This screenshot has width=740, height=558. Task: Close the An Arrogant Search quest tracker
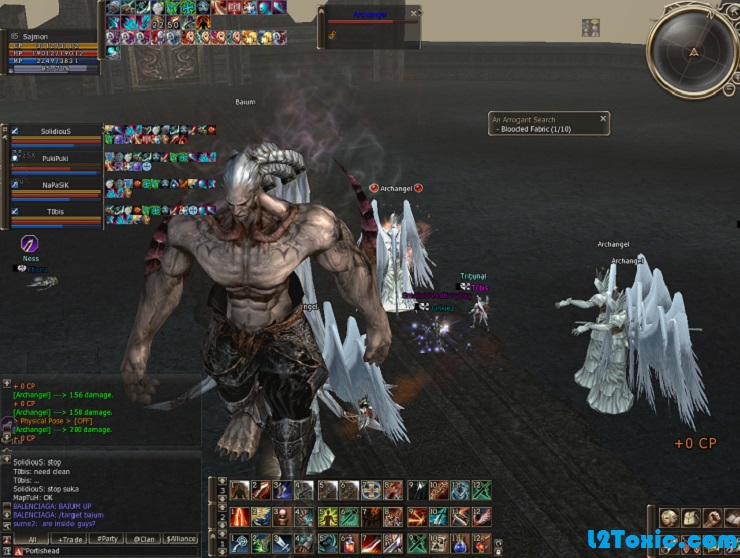(603, 118)
